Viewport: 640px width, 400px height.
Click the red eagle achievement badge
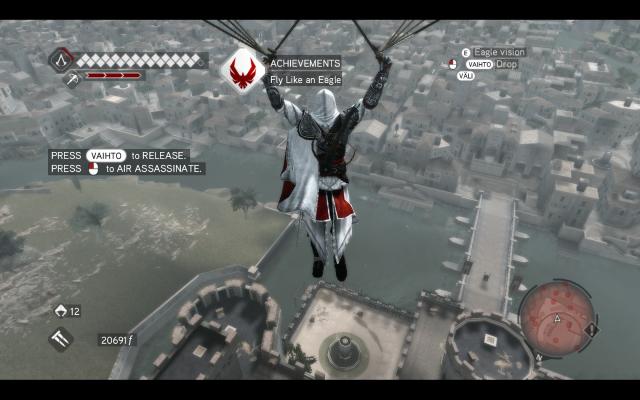point(242,70)
